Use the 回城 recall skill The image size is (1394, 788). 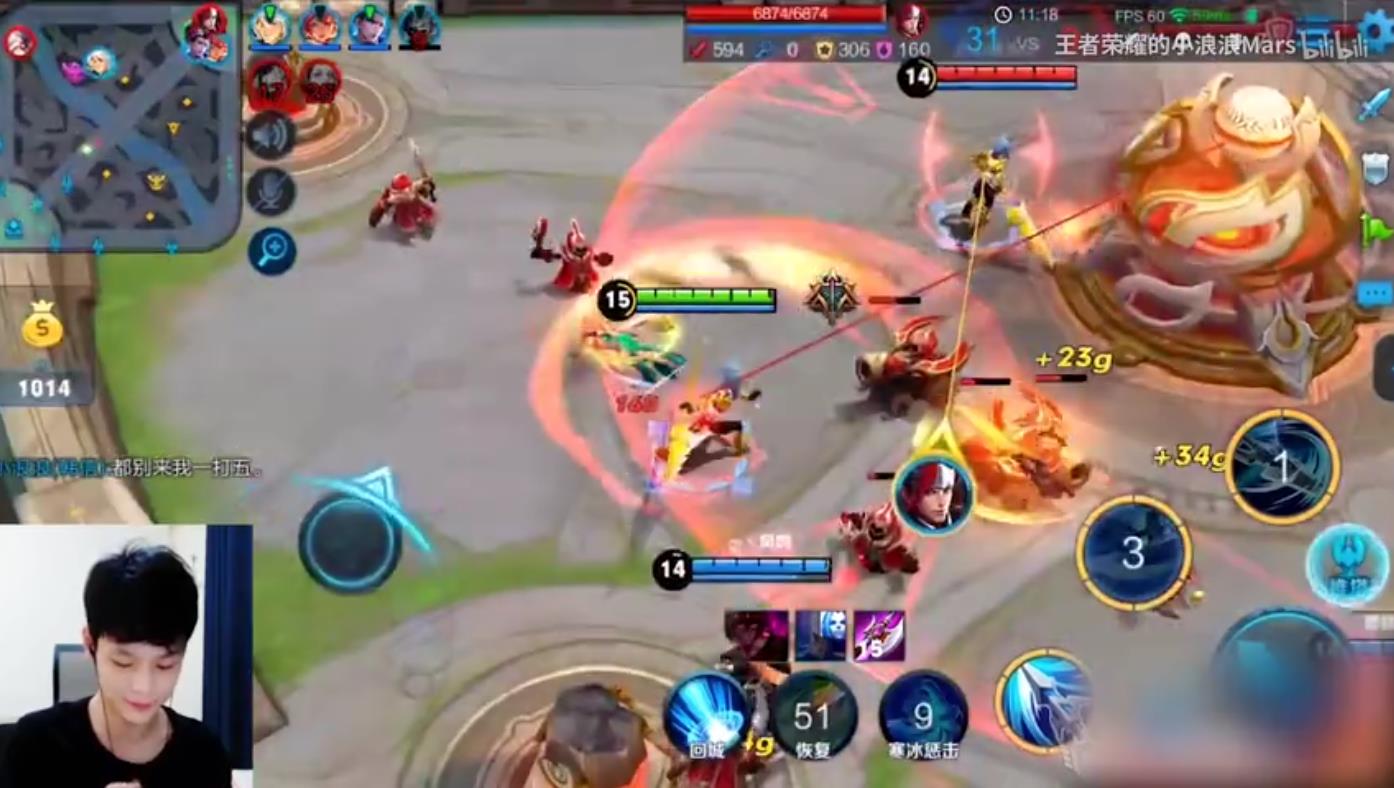706,713
